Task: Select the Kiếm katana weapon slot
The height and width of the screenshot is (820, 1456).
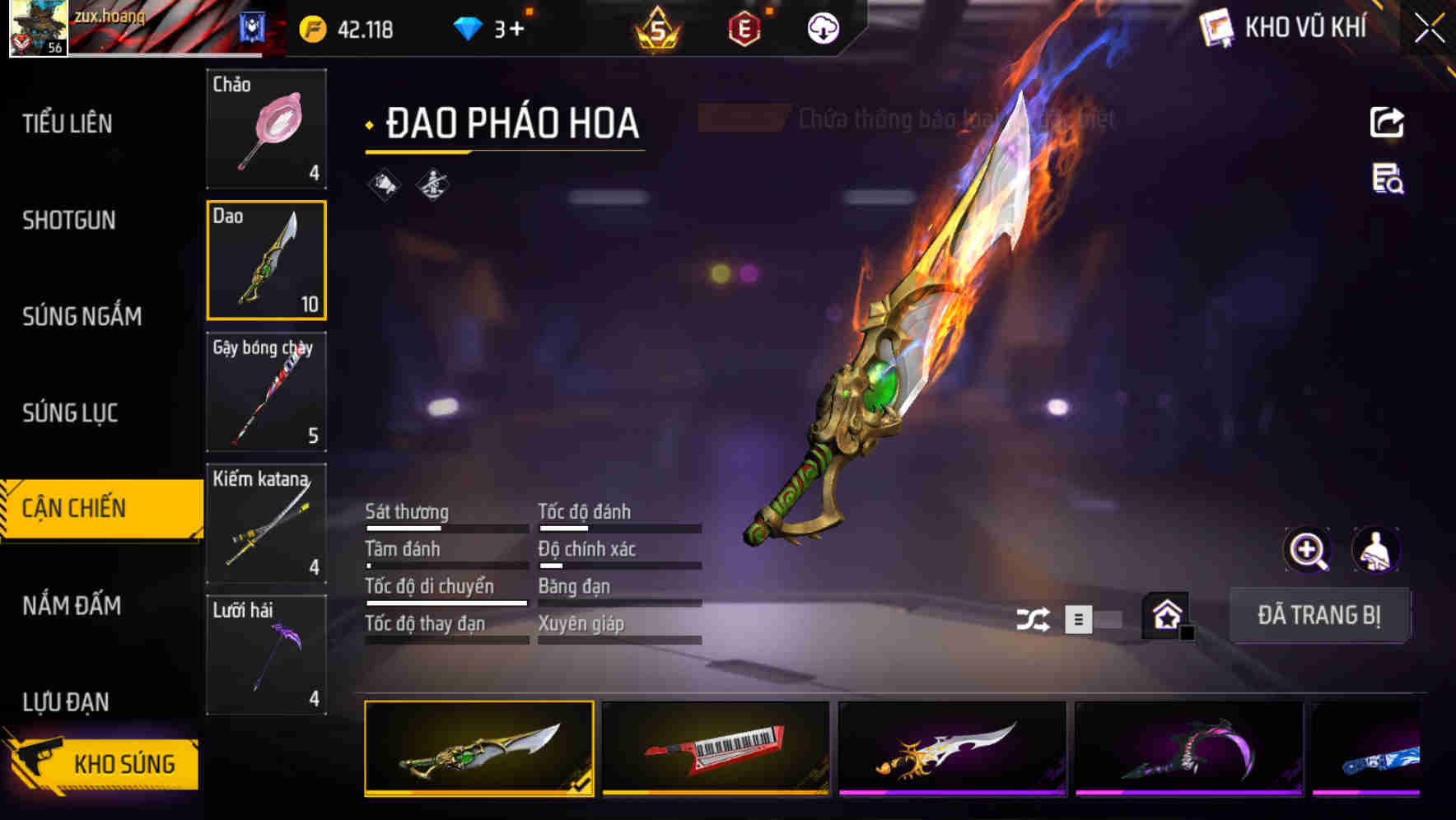Action: (x=265, y=523)
